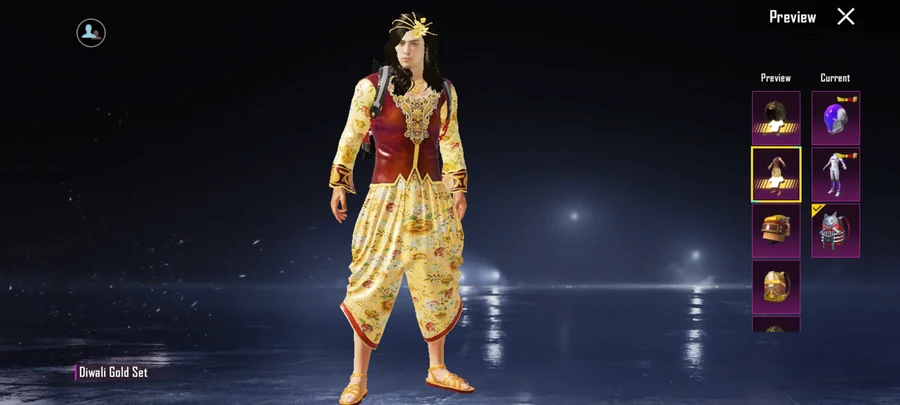900x405 pixels.
Task: Pick the golden backpack preview item
Action: click(x=776, y=286)
